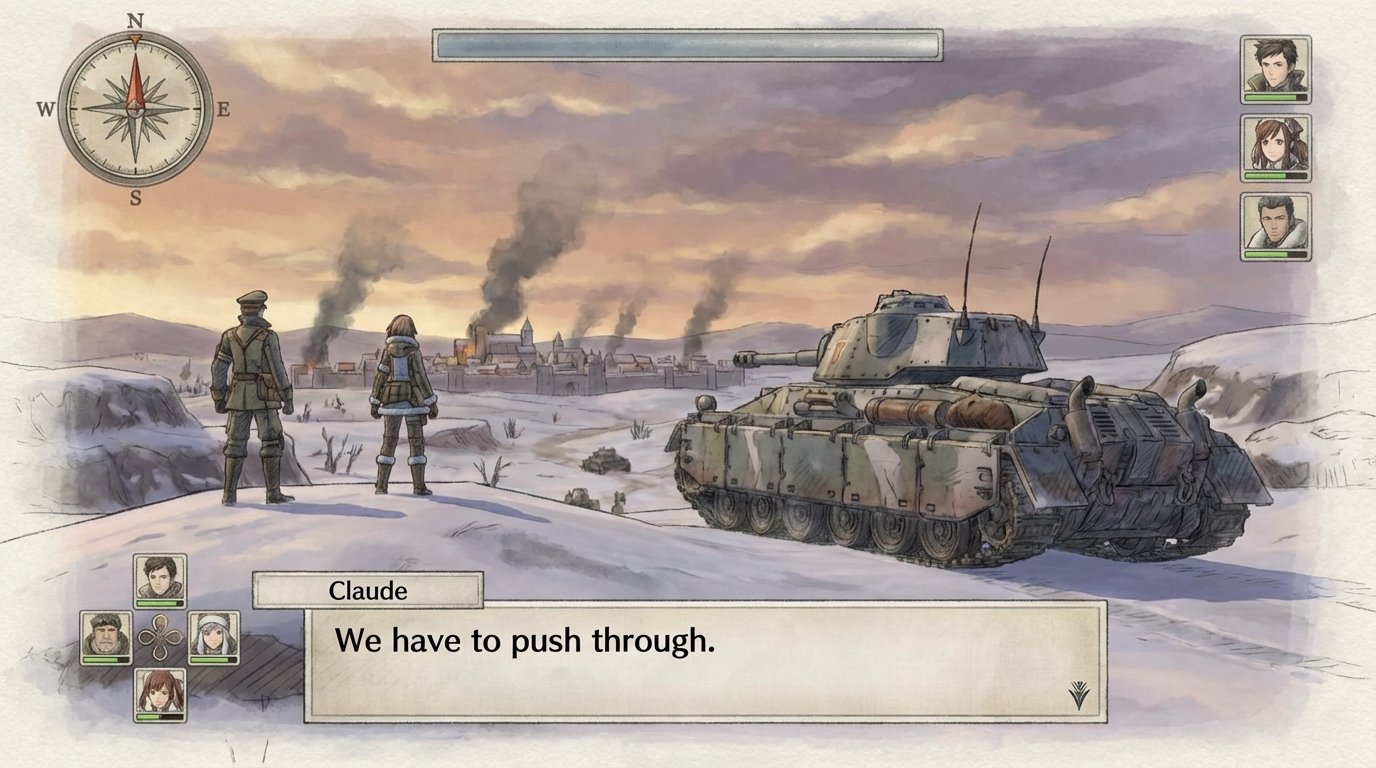Select the brown-haired girl portrait below the clover

[x=160, y=694]
